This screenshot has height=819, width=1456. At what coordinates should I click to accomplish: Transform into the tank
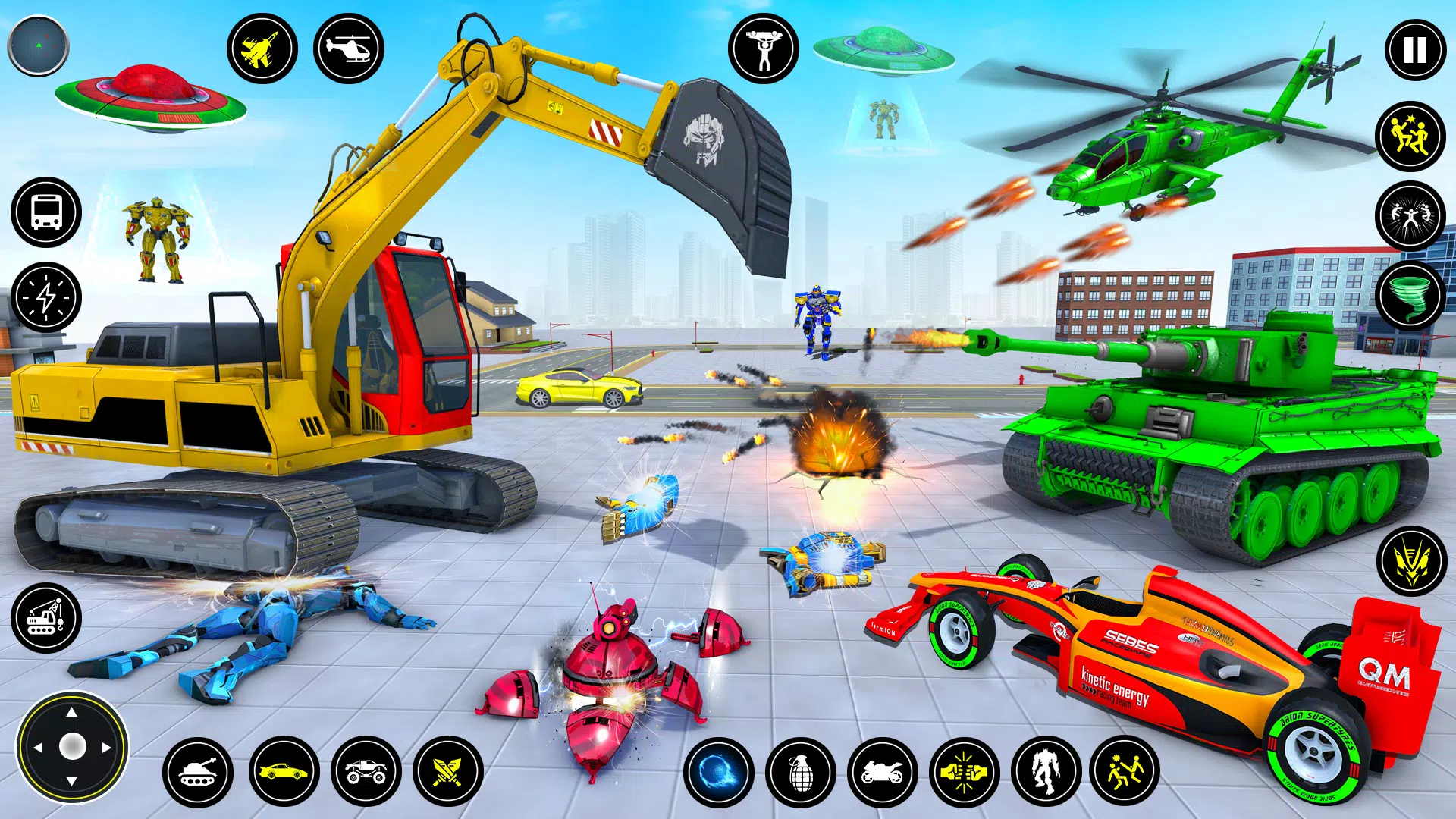click(x=198, y=772)
